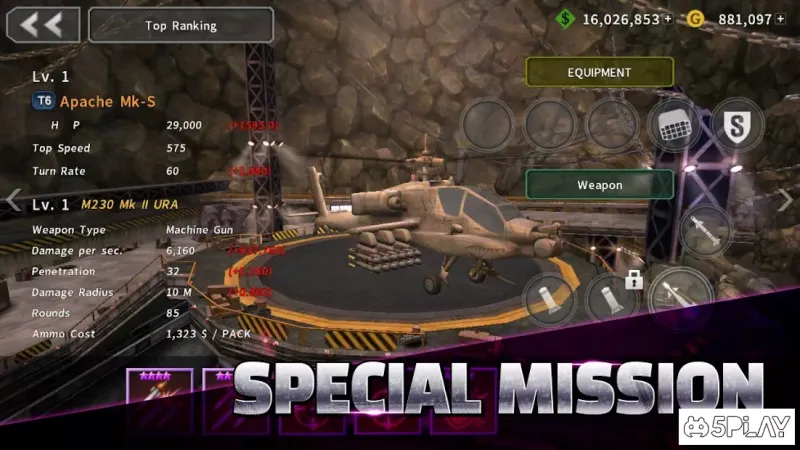Open the Weapon section
Screen dimensions: 800x450
click(599, 185)
